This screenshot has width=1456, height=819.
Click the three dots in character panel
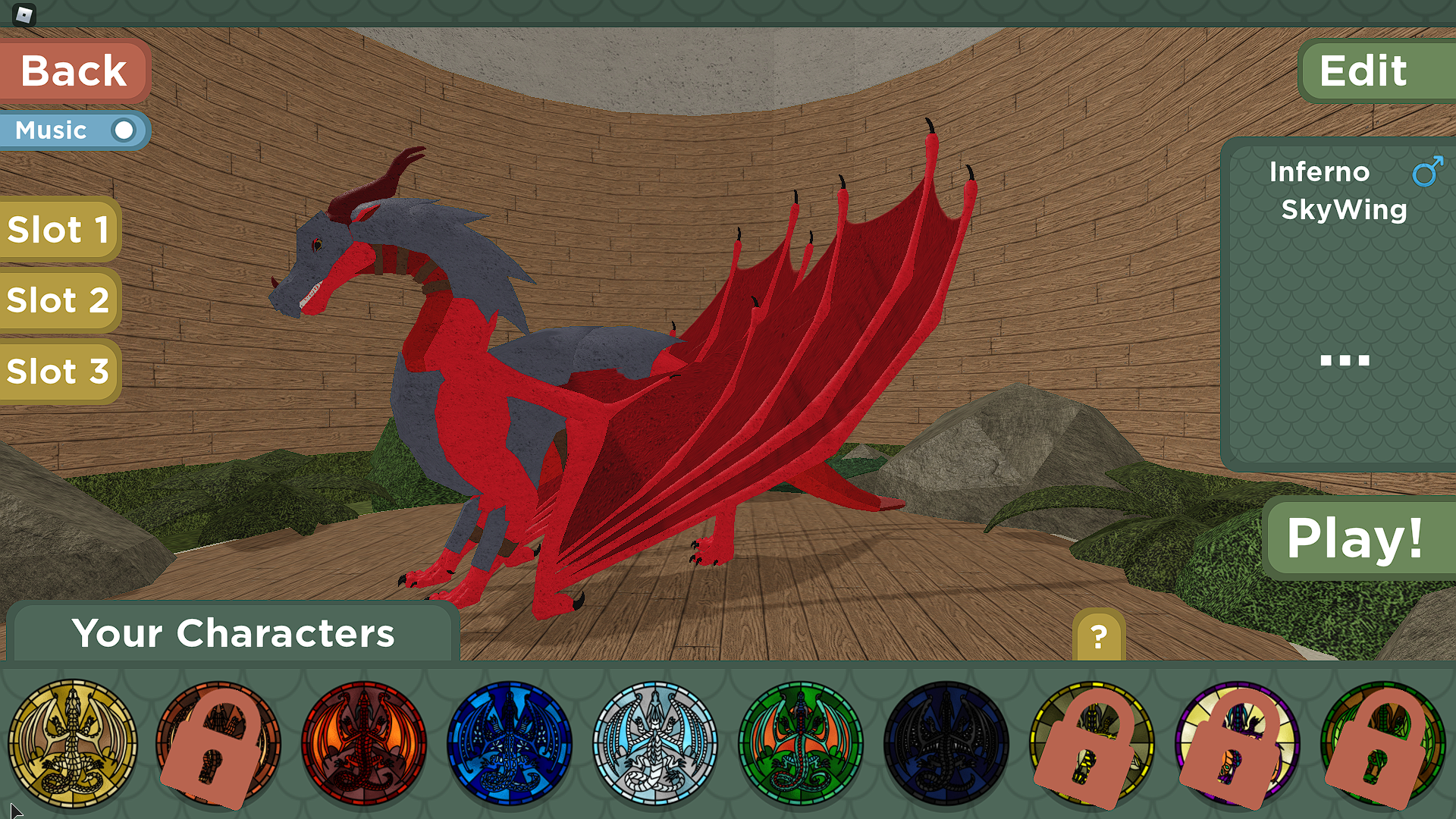click(1345, 360)
